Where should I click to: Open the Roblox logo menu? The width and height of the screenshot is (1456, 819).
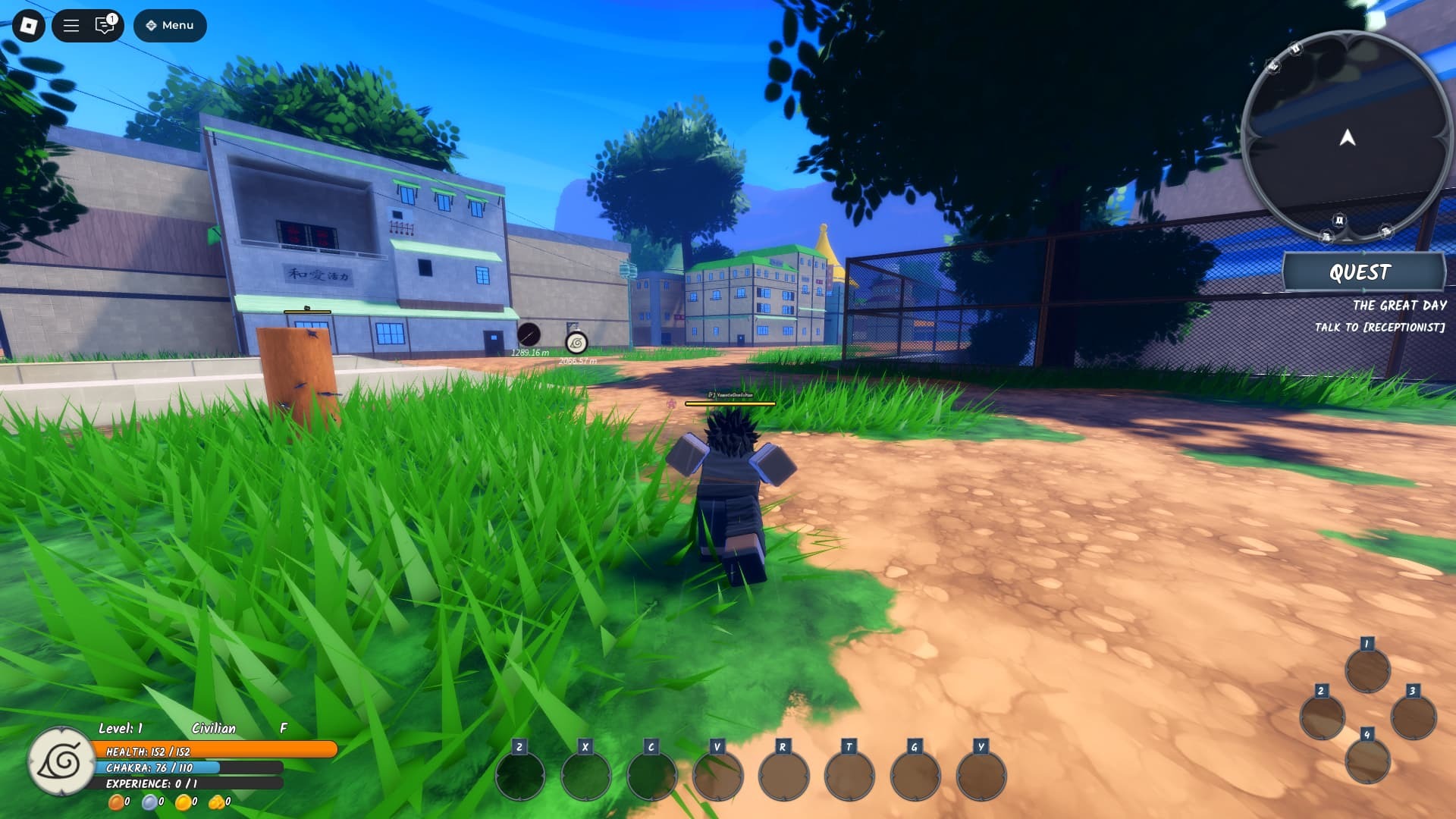click(x=29, y=26)
